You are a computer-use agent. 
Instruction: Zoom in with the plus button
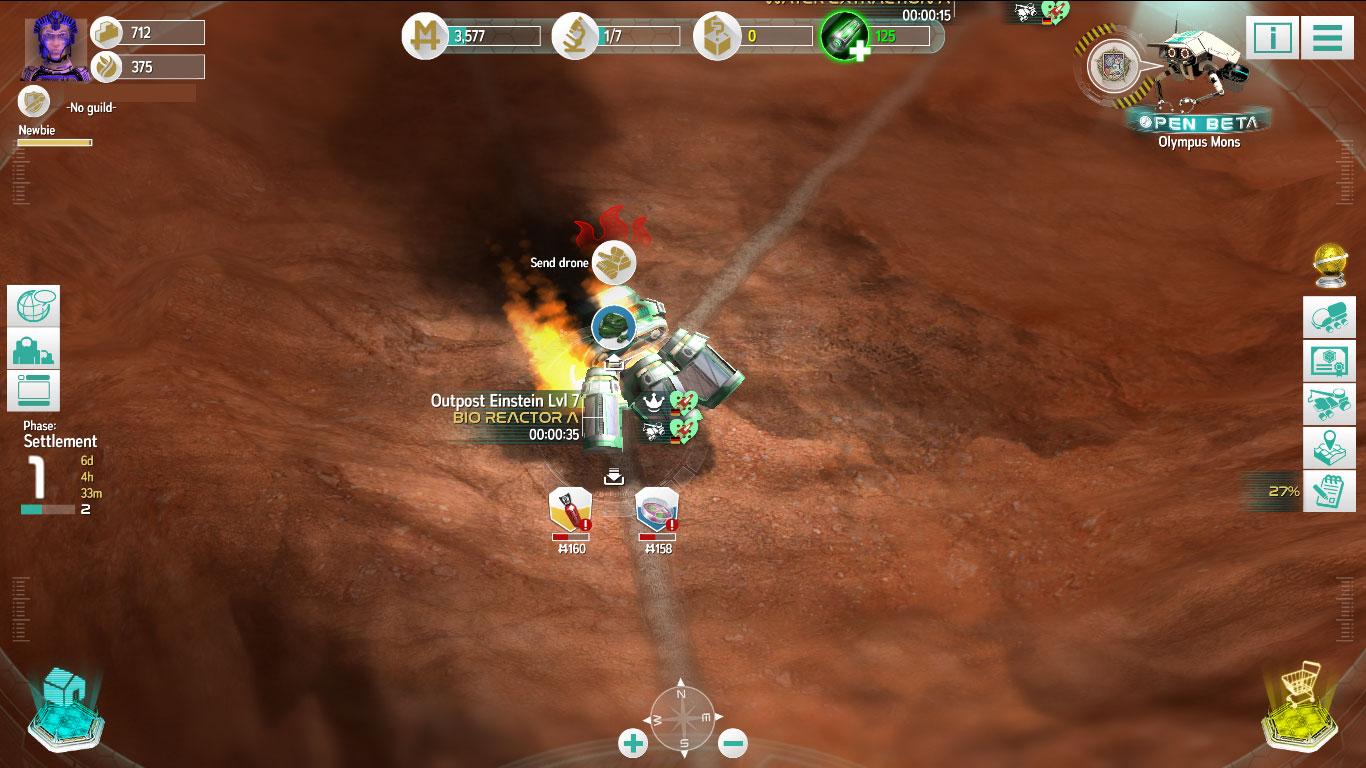(x=633, y=743)
